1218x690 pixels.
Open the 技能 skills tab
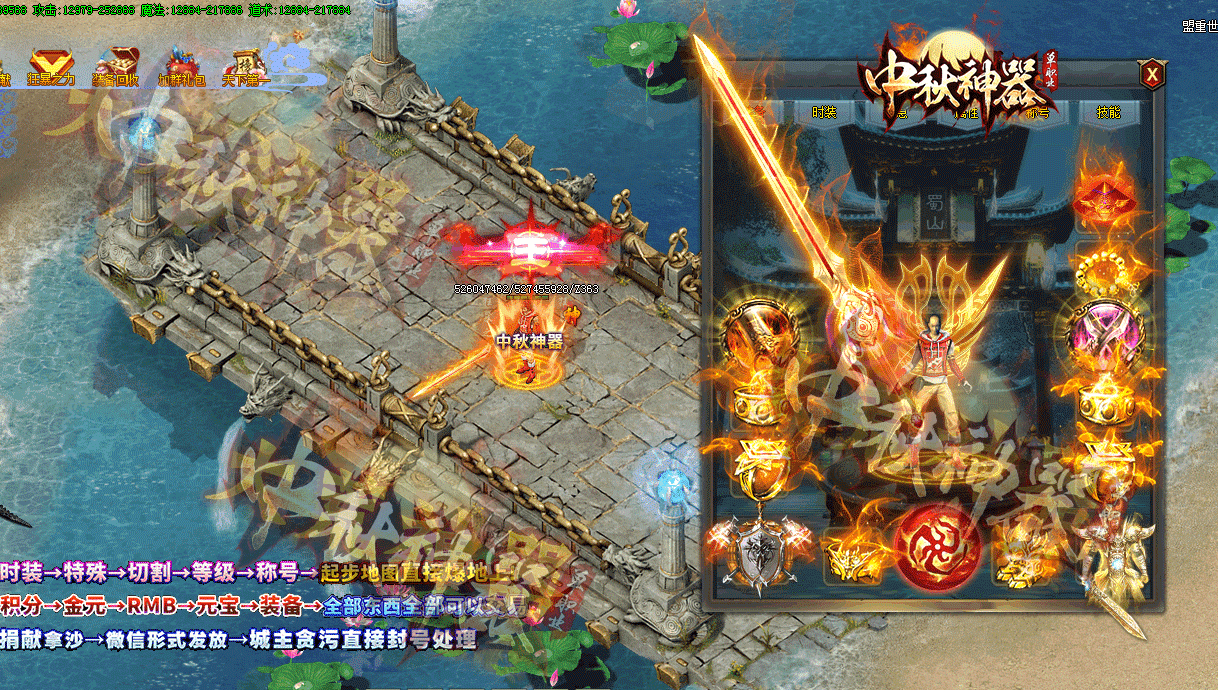1109,113
